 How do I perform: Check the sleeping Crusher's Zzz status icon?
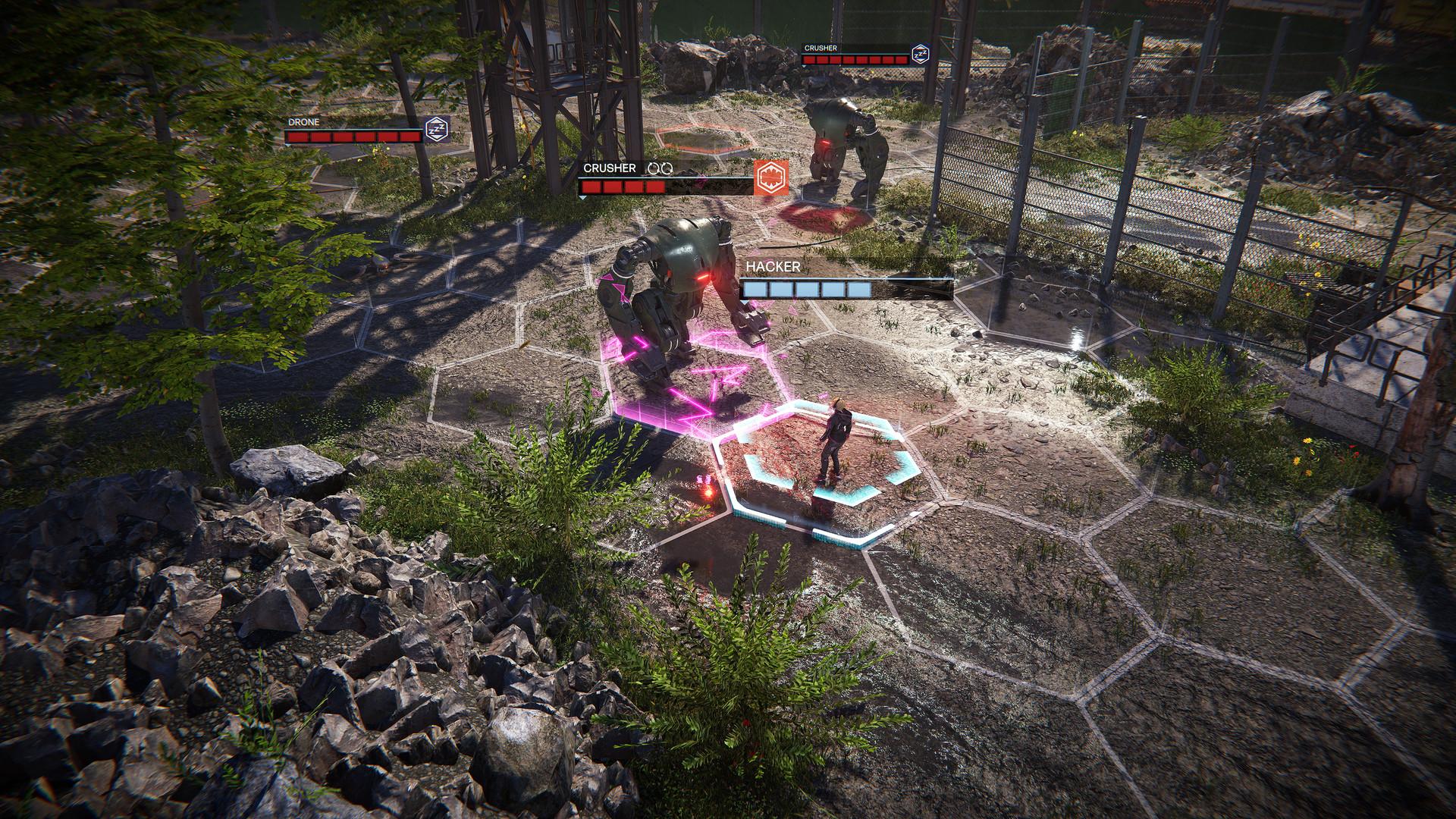pos(920,55)
